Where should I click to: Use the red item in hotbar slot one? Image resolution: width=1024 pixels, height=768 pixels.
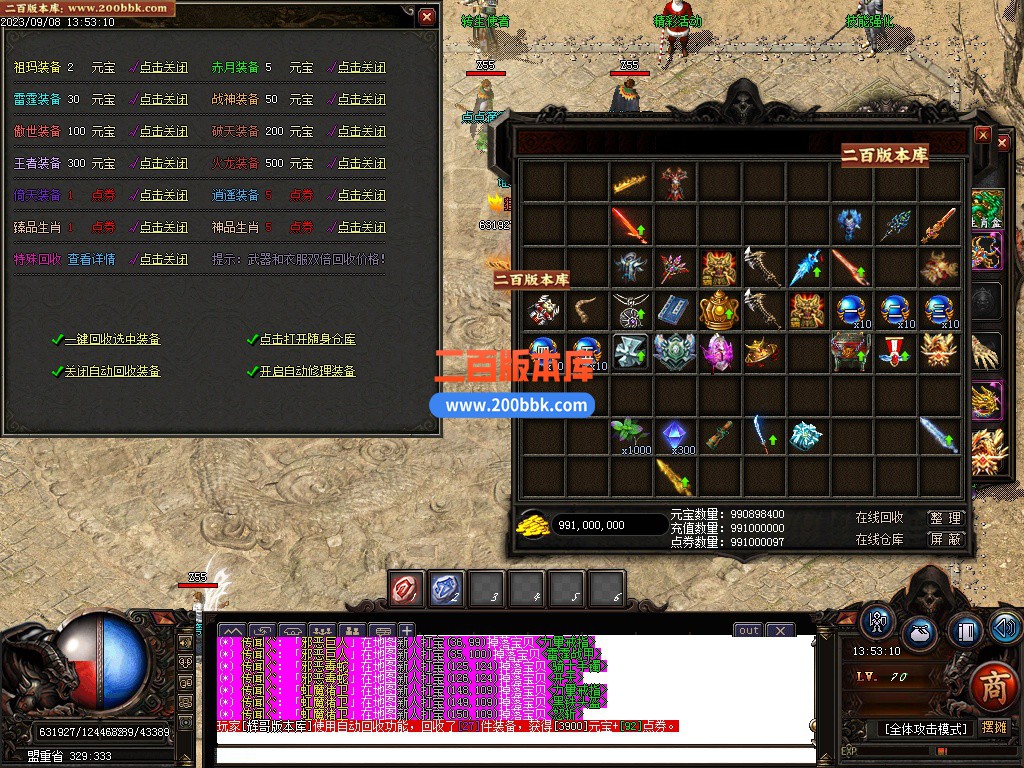[407, 590]
